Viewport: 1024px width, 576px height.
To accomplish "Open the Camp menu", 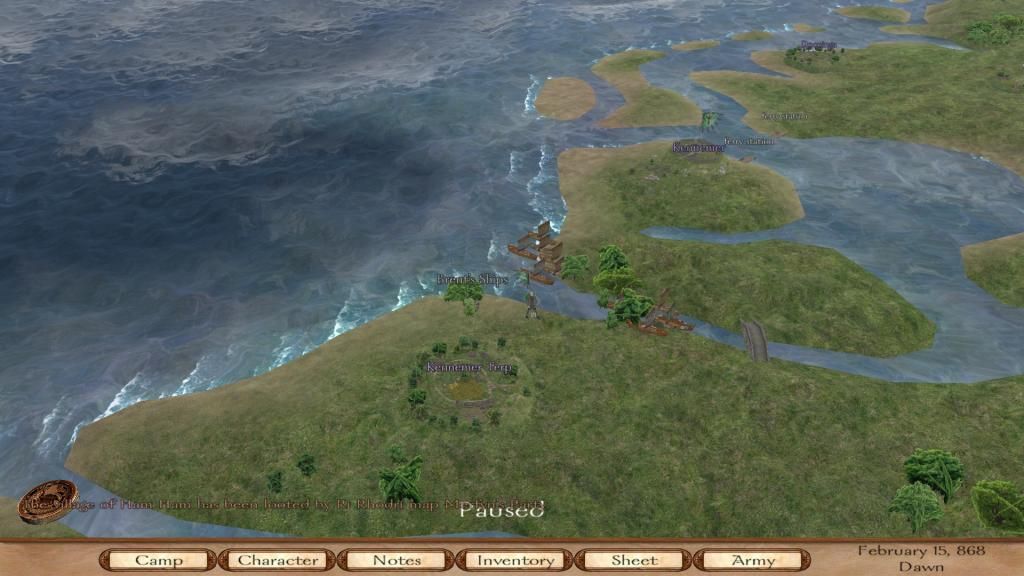I will tap(158, 560).
